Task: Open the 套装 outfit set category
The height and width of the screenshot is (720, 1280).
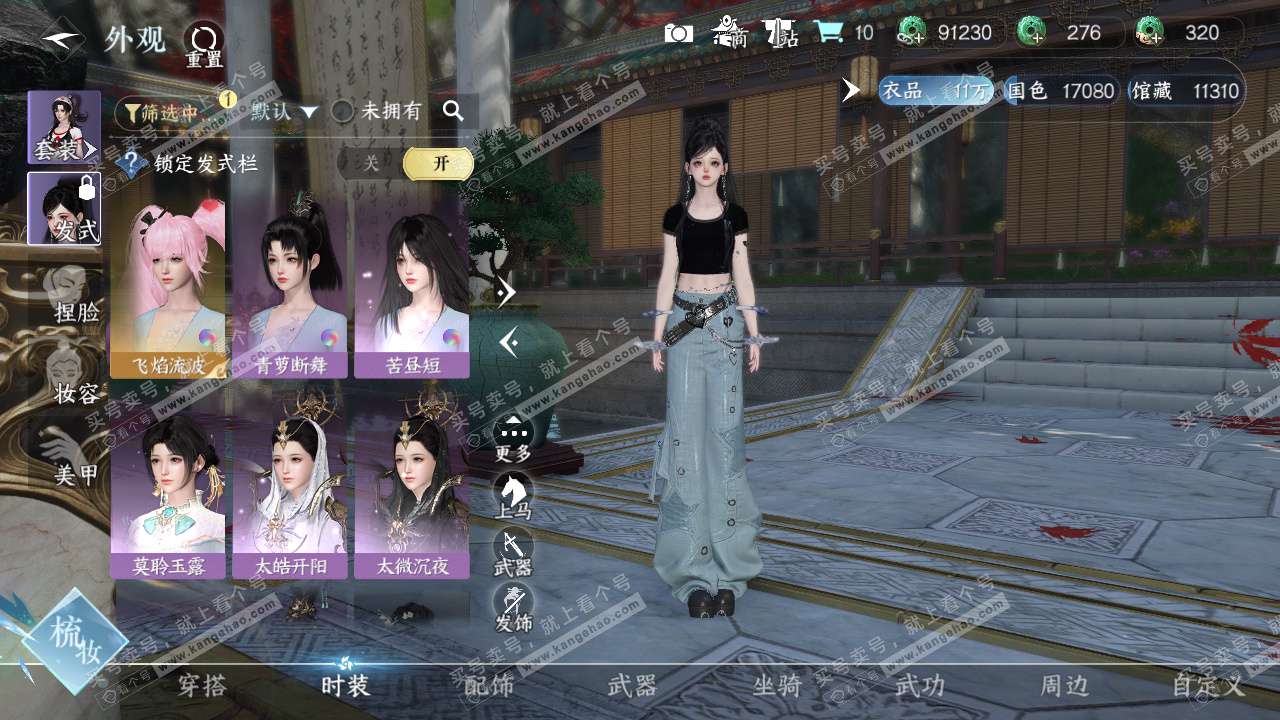Action: point(64,127)
